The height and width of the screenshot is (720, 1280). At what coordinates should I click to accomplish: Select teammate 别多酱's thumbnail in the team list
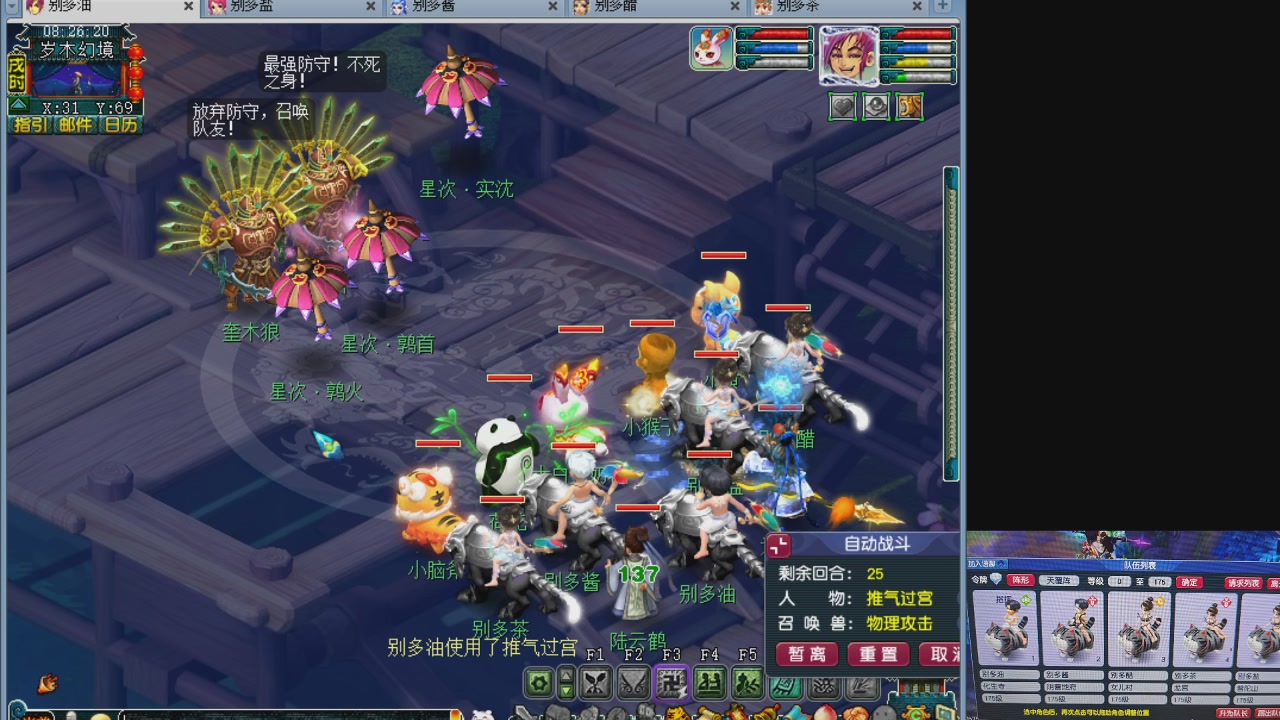1072,628
